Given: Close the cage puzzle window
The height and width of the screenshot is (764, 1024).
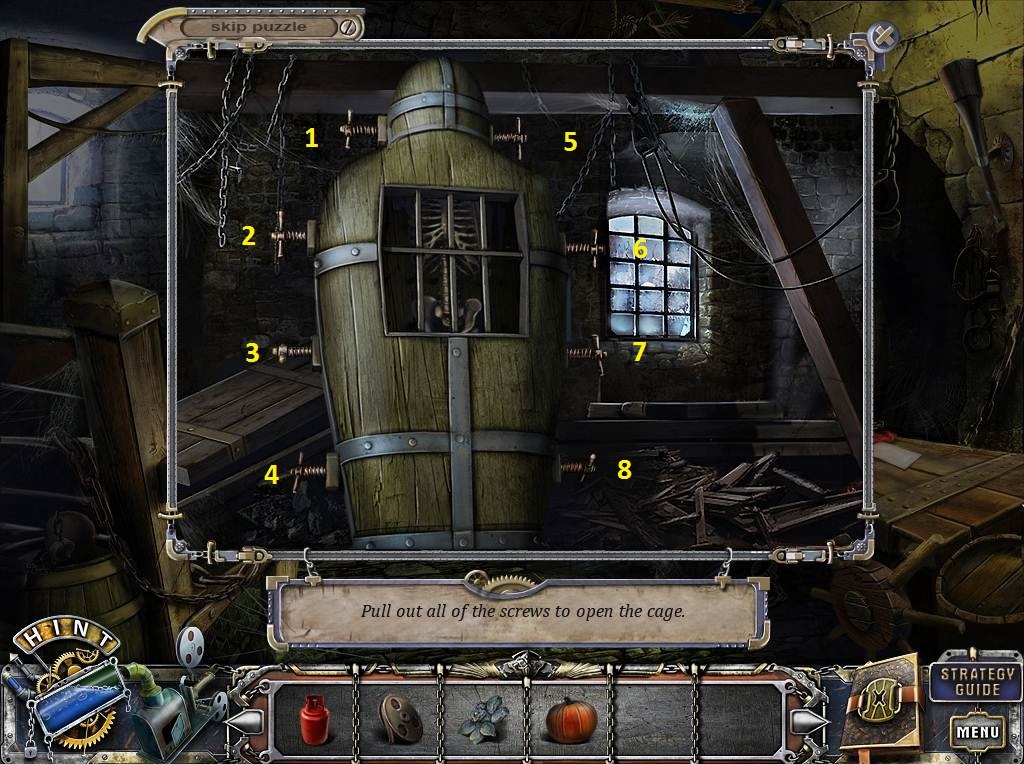Looking at the screenshot, I should click(x=884, y=37).
